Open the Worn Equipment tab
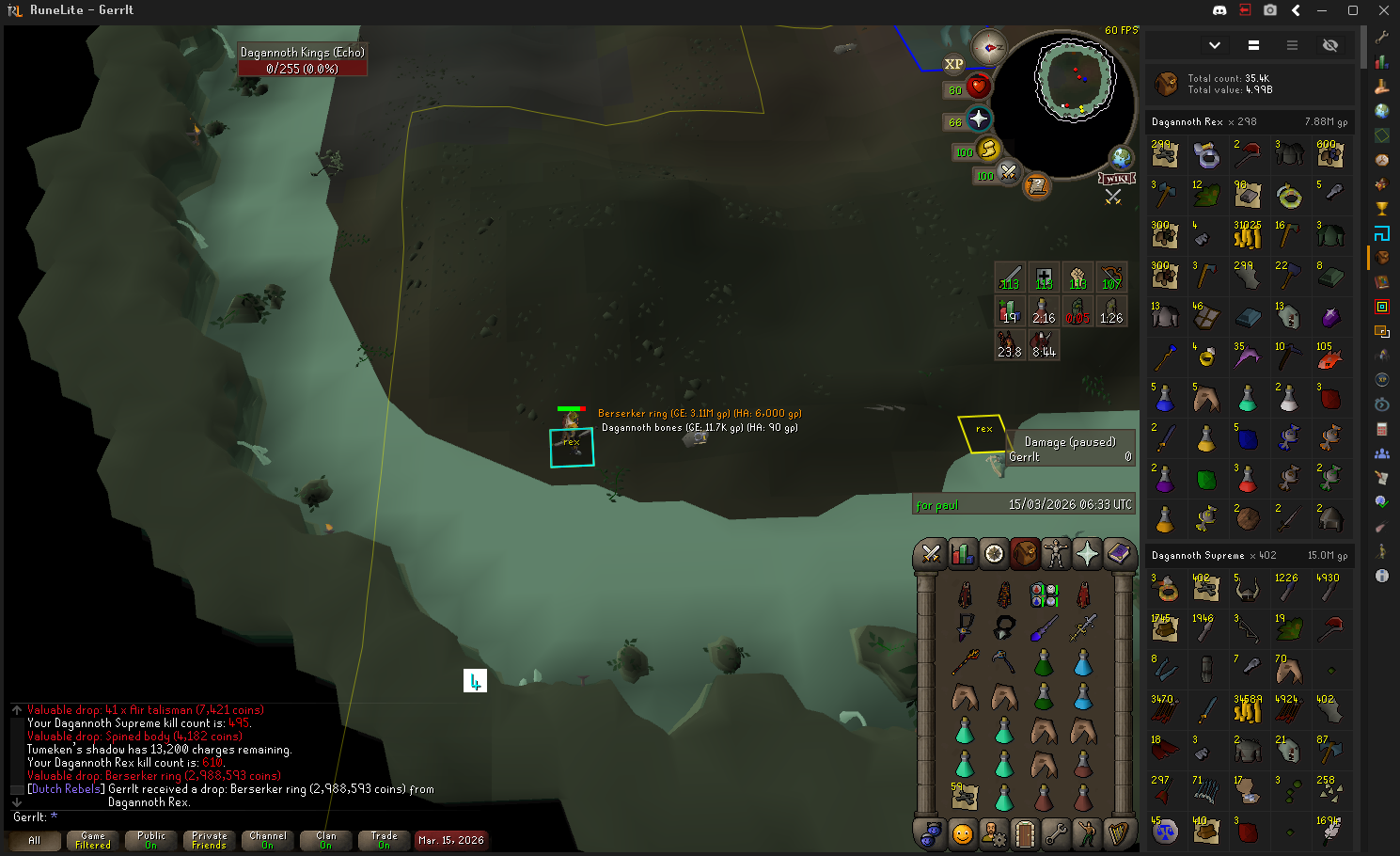Screen dimensions: 1400x856 point(1056,554)
